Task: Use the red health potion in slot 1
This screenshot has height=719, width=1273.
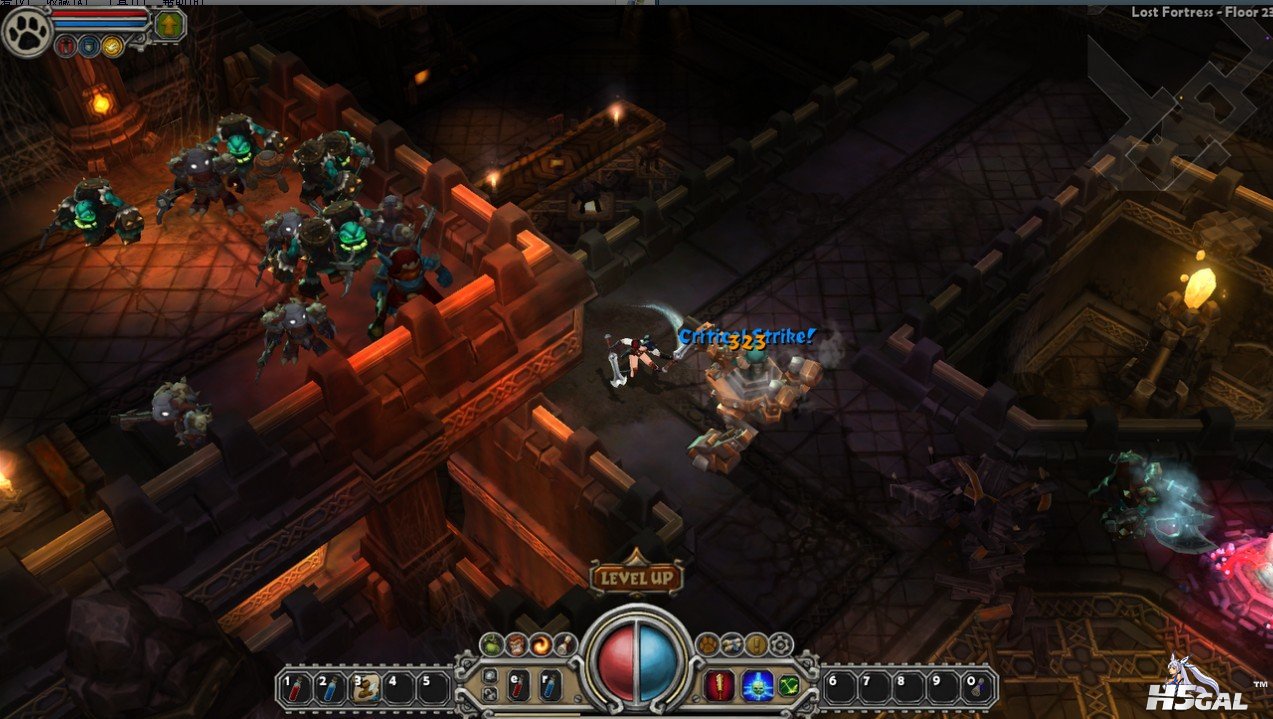Action: click(x=293, y=687)
